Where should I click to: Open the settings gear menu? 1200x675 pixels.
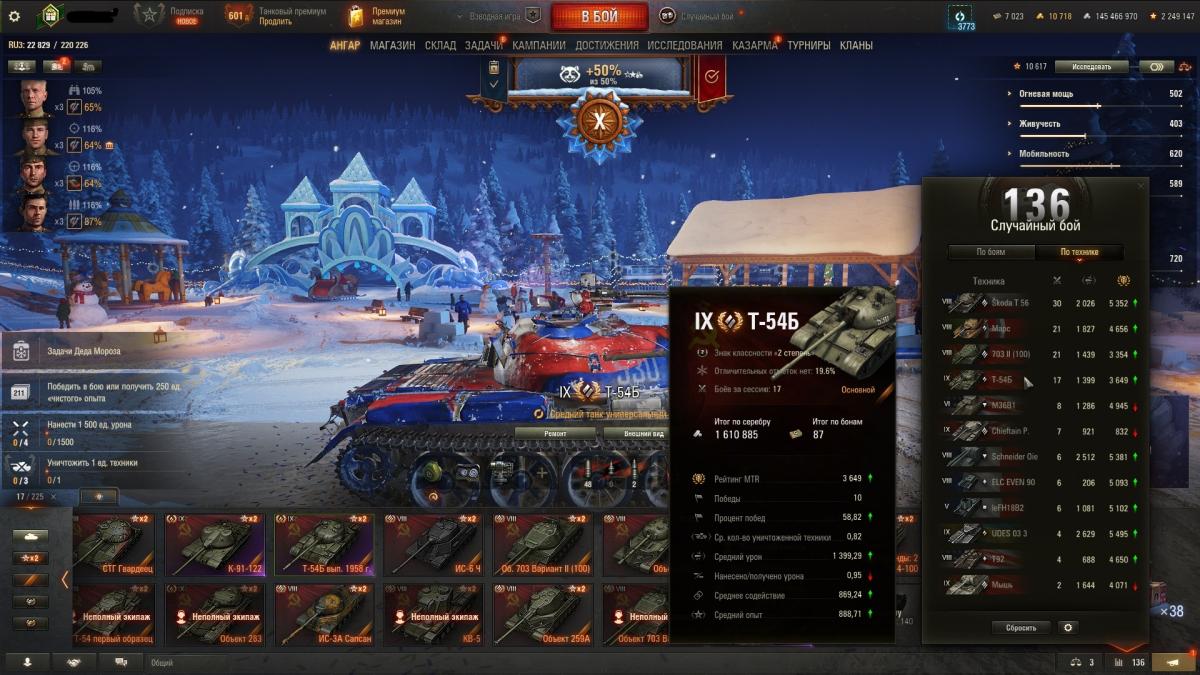coord(14,16)
